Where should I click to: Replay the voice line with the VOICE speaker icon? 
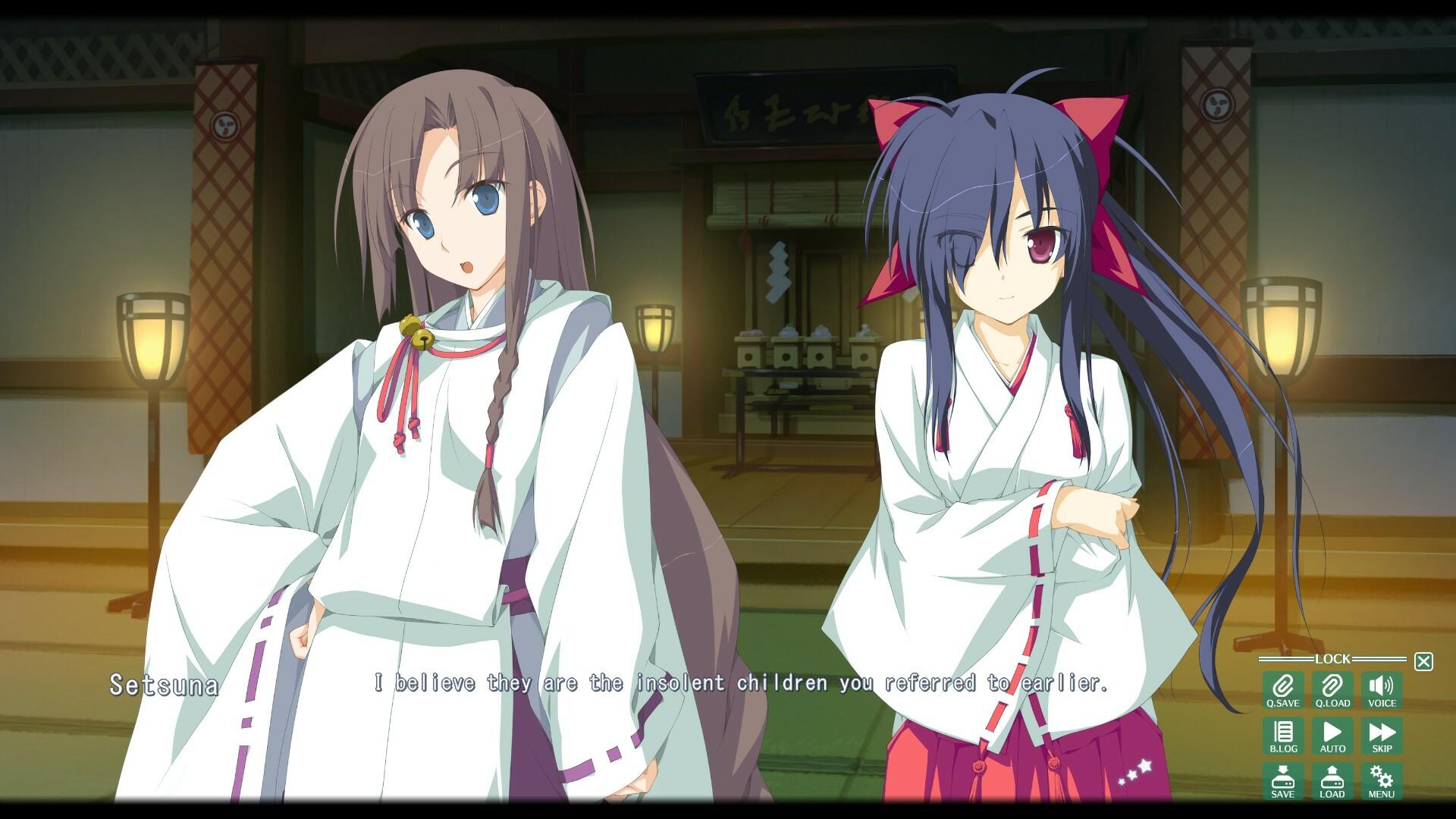point(1382,692)
